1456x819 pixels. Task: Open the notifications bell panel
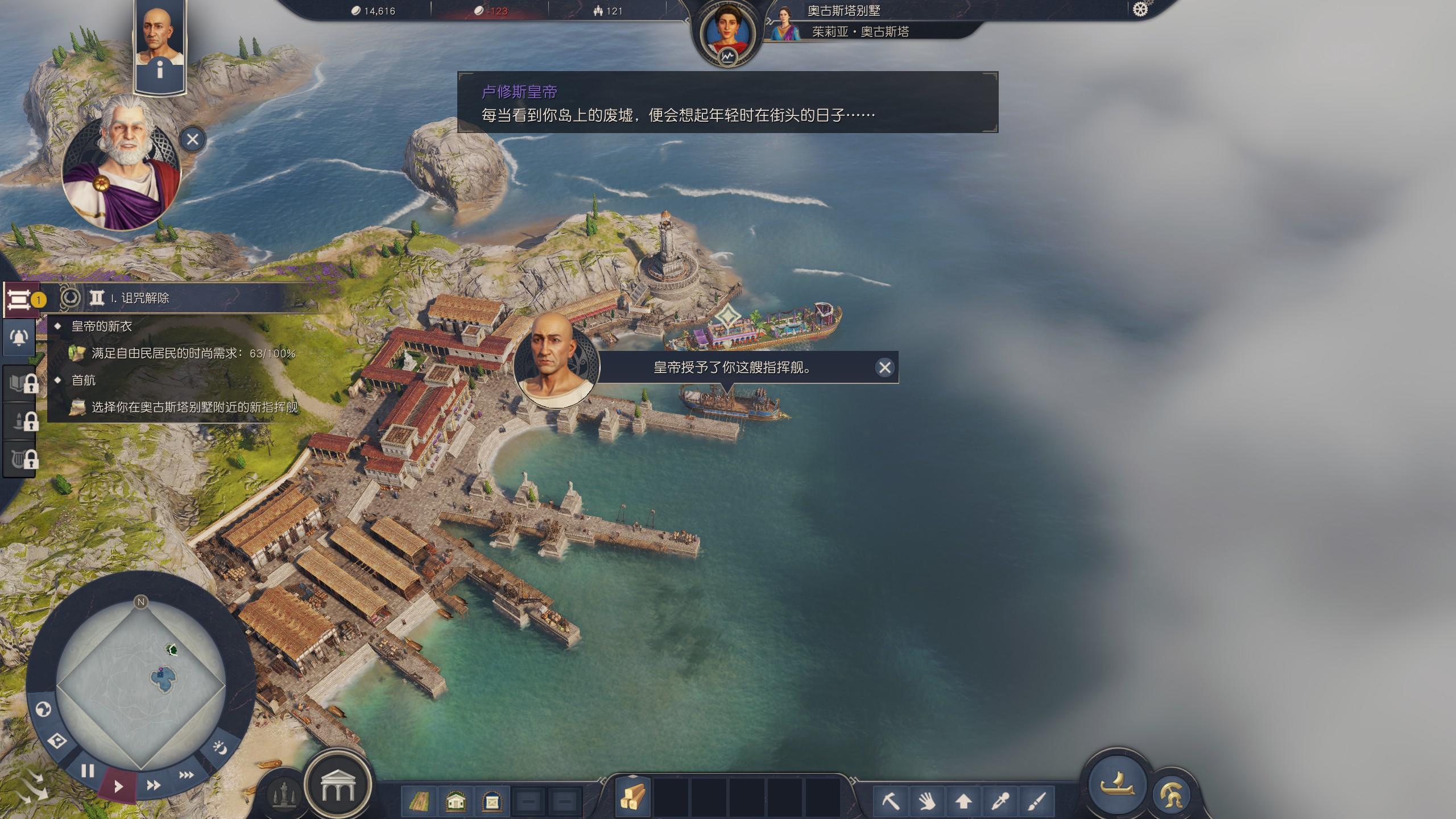pyautogui.click(x=19, y=338)
